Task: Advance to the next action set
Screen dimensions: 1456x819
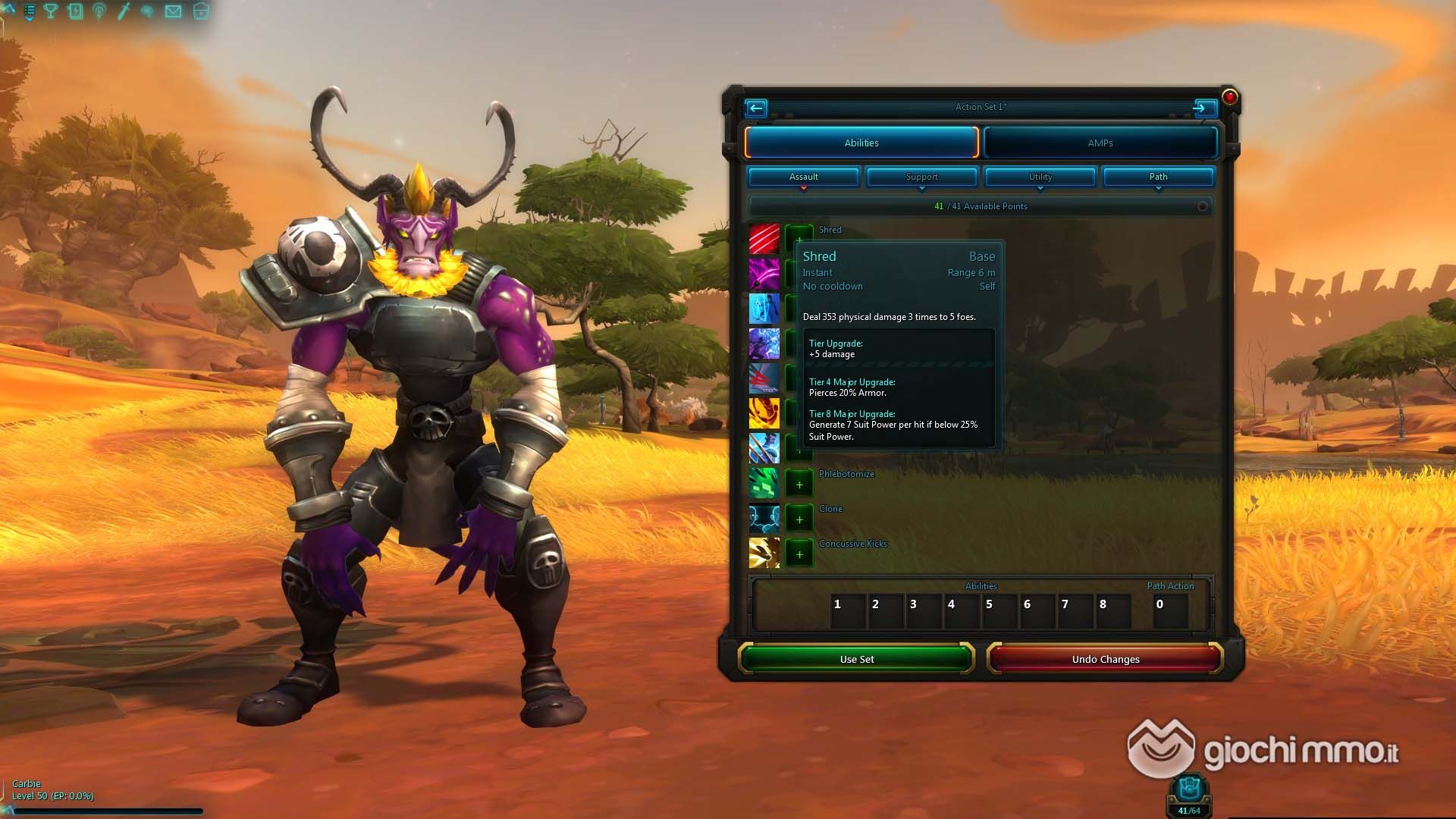Action: pos(1200,108)
